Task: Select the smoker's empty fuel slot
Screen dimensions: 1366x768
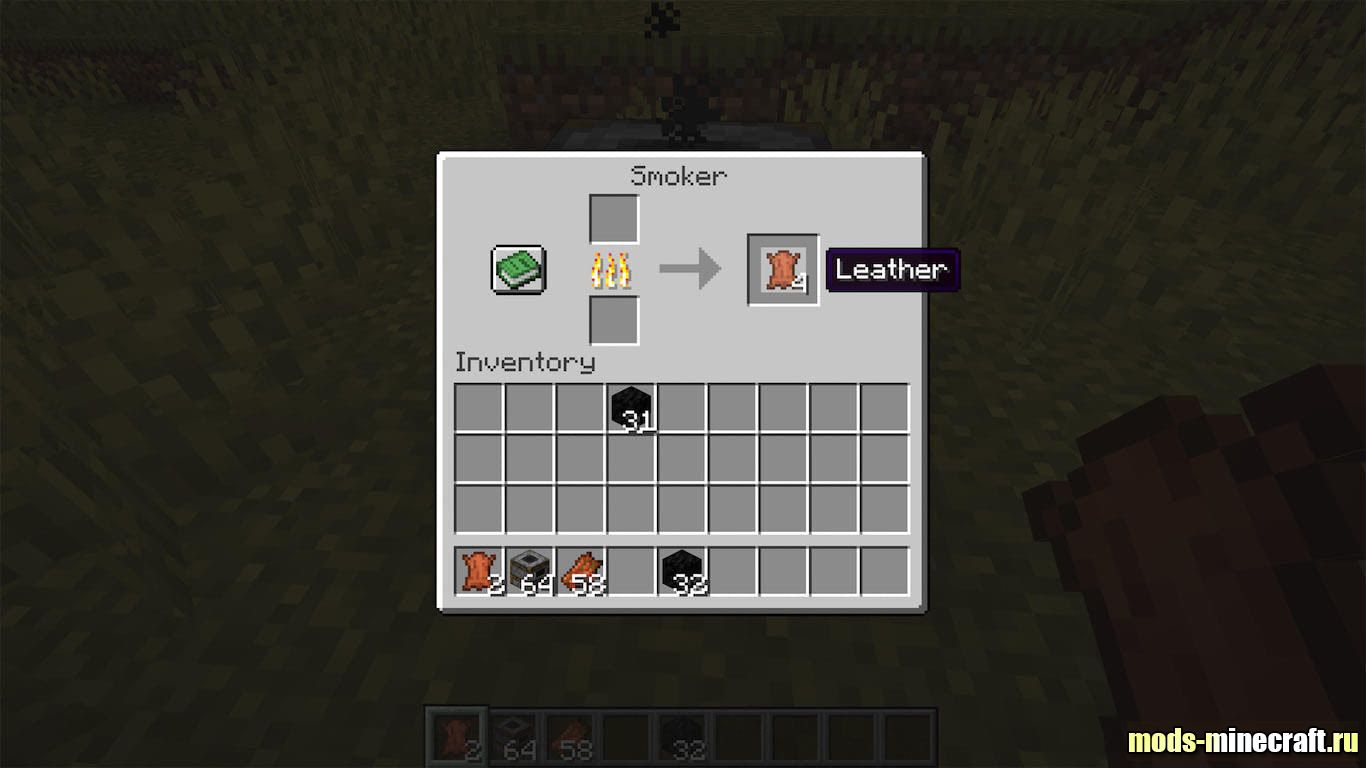Action: click(x=614, y=320)
